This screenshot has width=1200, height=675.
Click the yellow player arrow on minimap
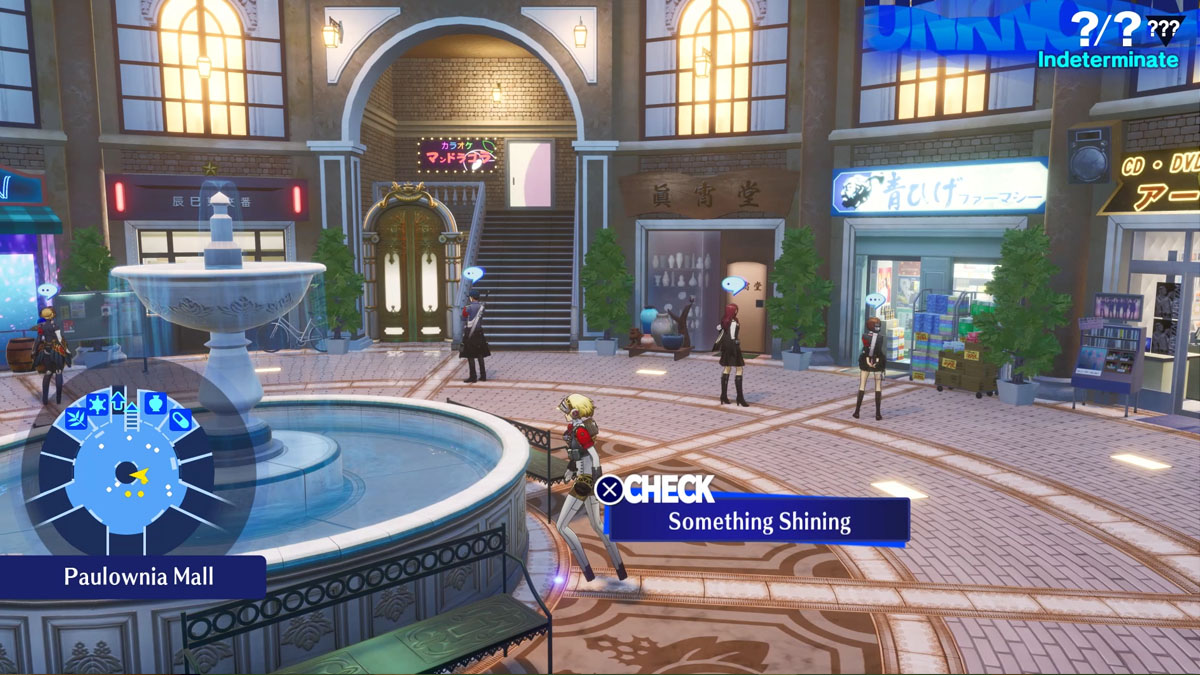(x=139, y=474)
